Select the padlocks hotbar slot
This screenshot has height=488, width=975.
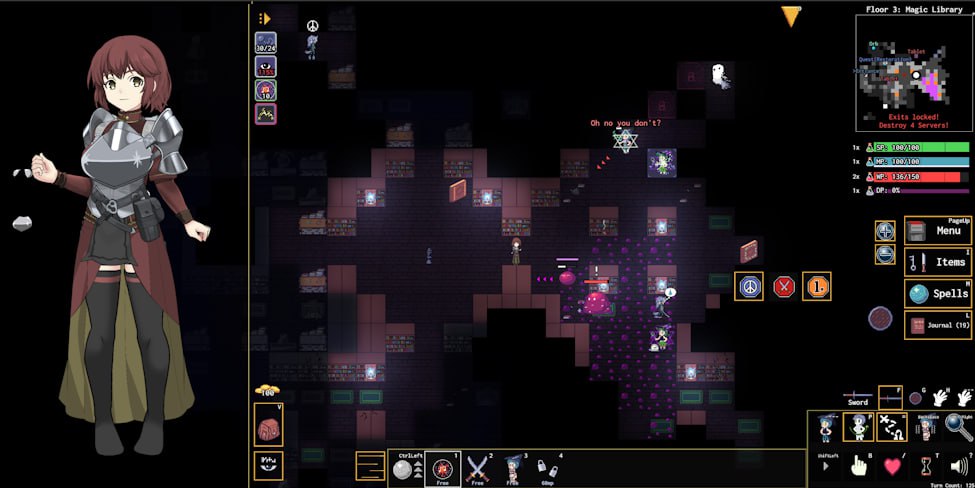[547, 467]
